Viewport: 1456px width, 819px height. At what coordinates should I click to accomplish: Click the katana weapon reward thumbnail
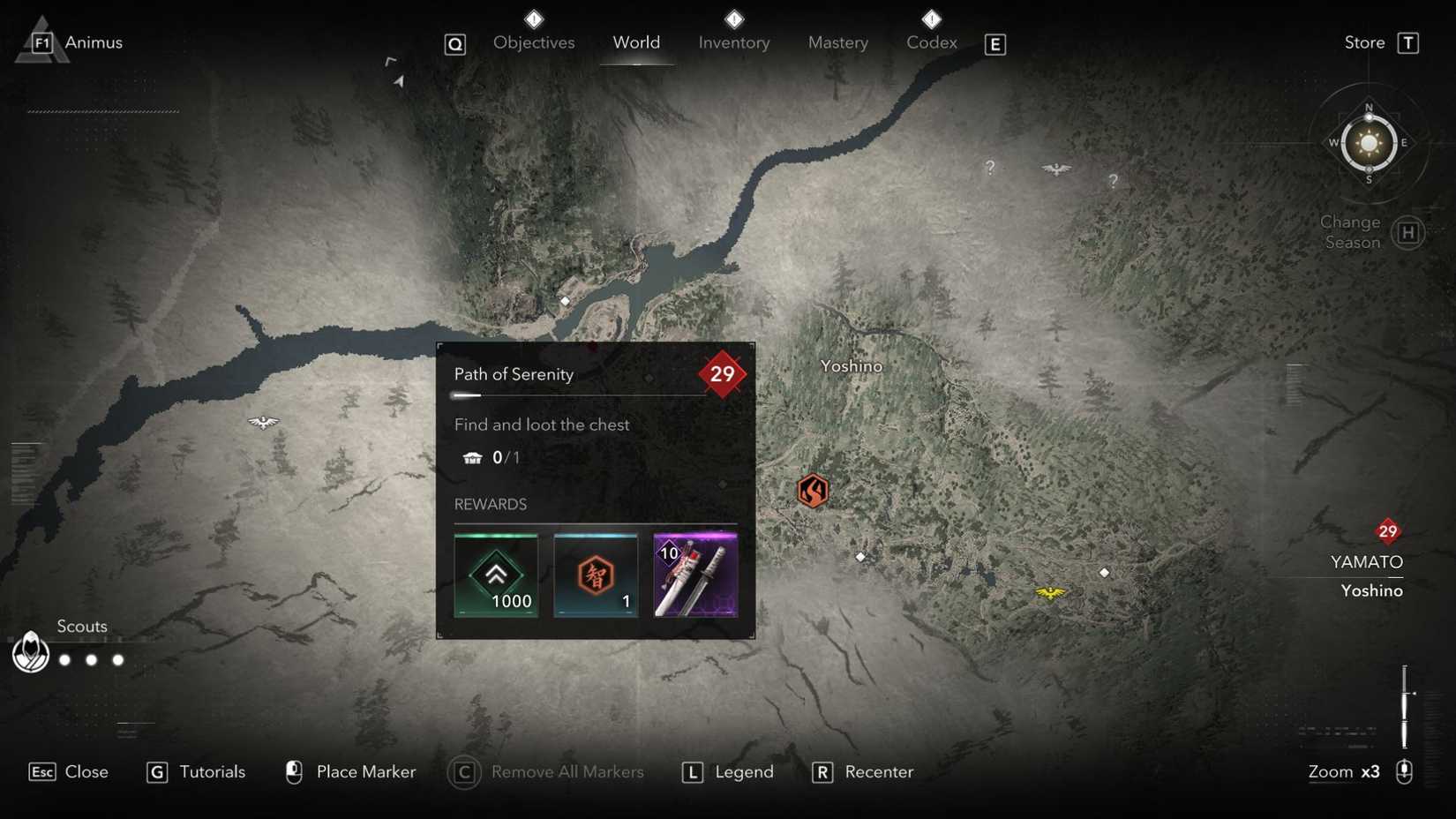(x=695, y=576)
